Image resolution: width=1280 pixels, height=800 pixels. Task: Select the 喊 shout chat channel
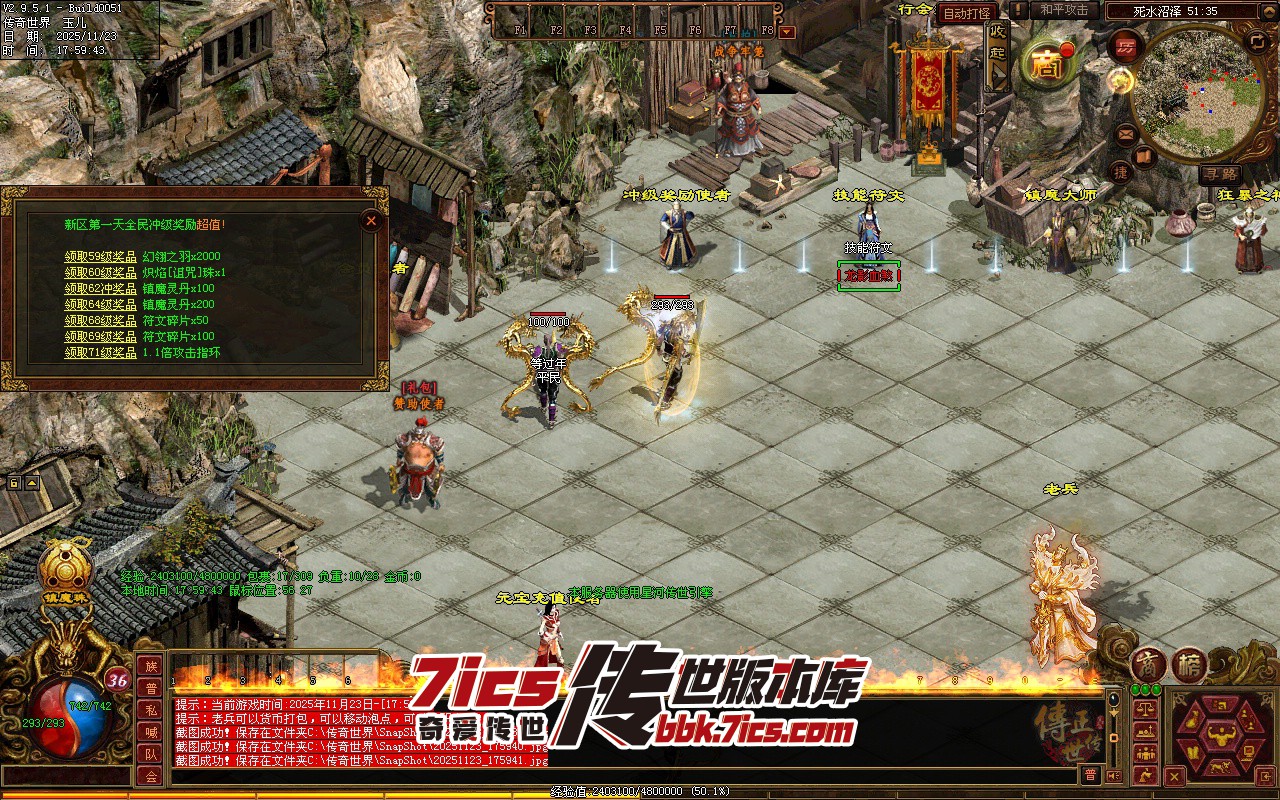point(150,732)
